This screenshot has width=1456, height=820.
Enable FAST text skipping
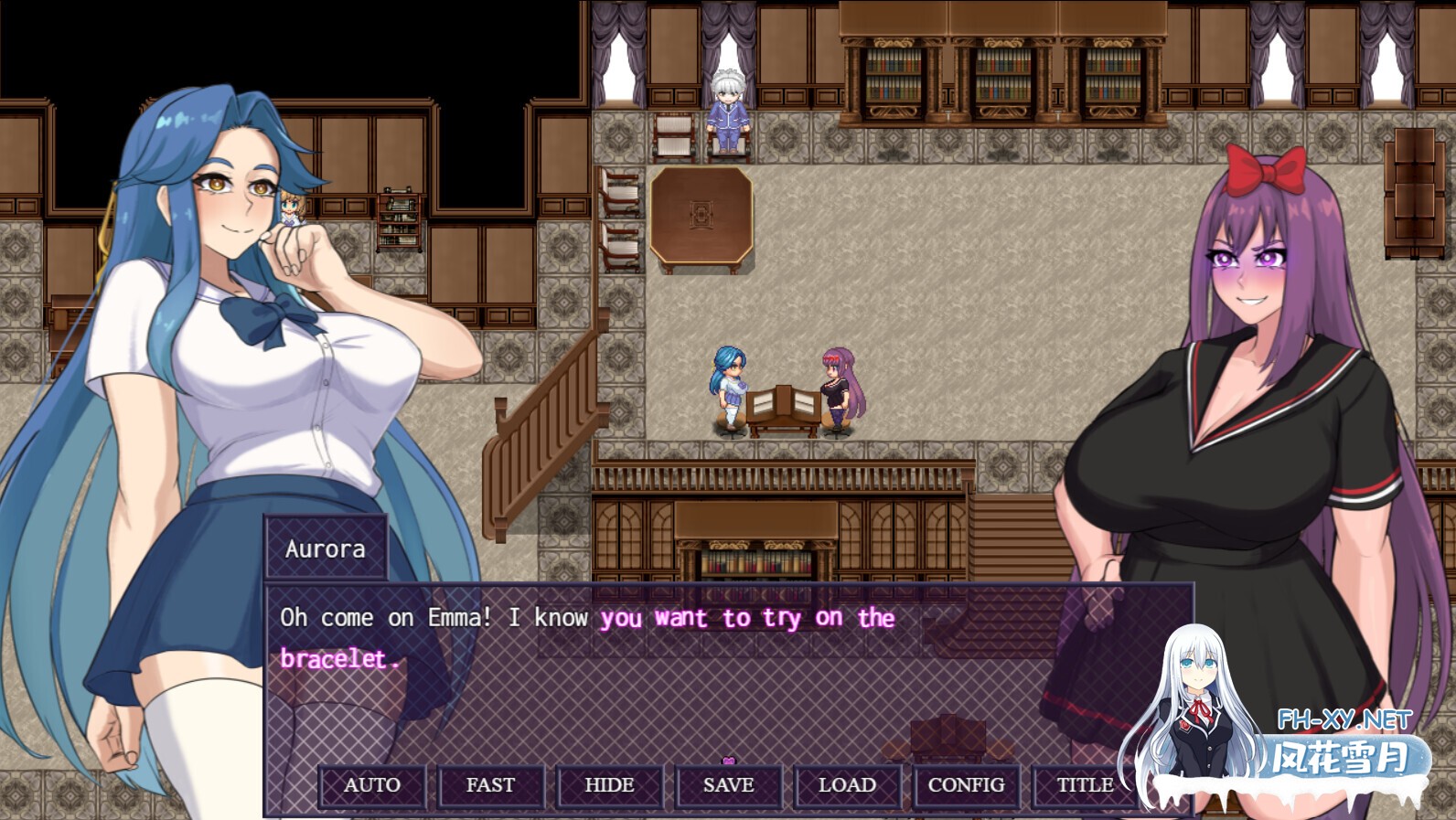490,785
